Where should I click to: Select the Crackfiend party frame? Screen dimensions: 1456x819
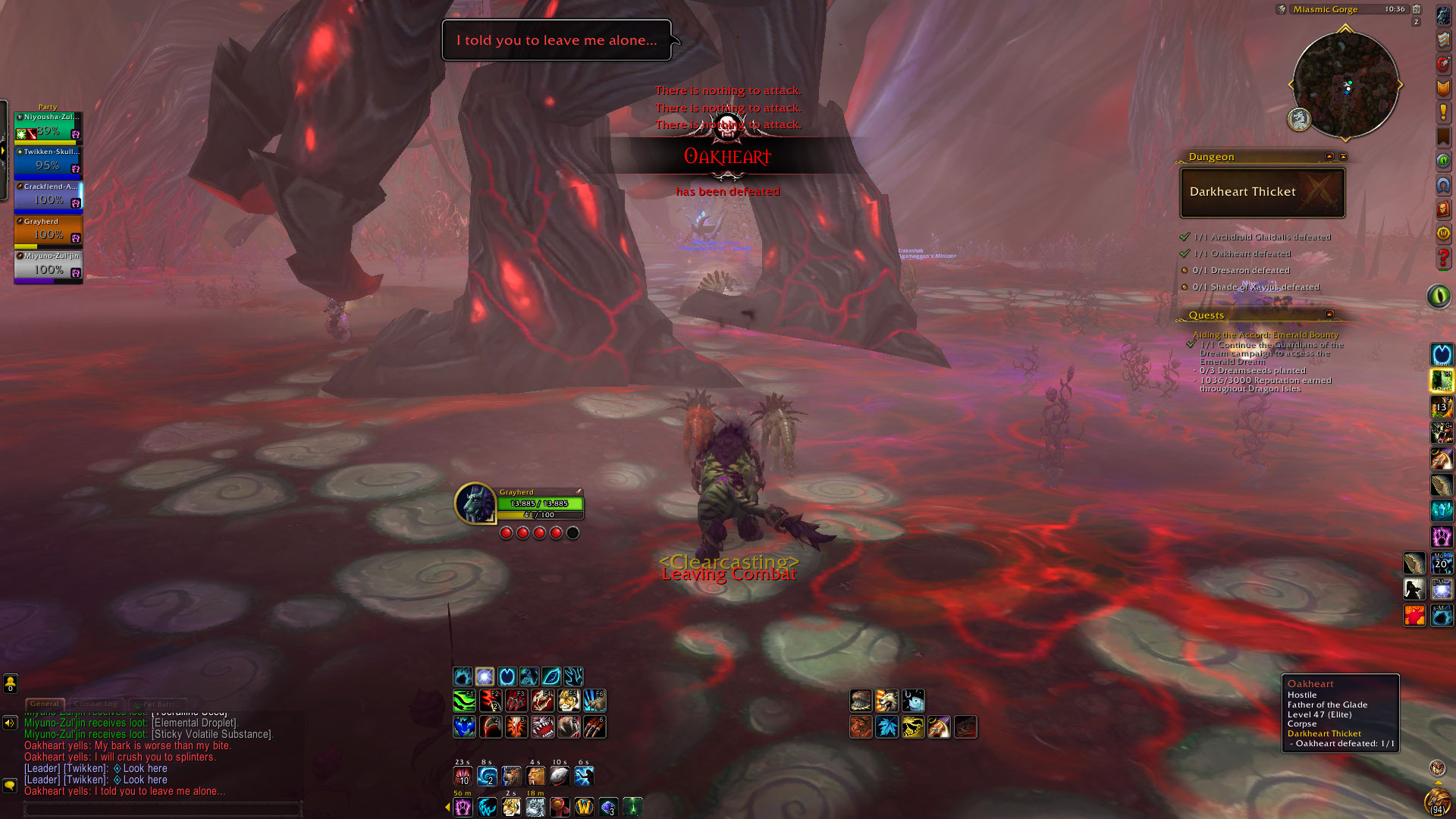click(48, 196)
